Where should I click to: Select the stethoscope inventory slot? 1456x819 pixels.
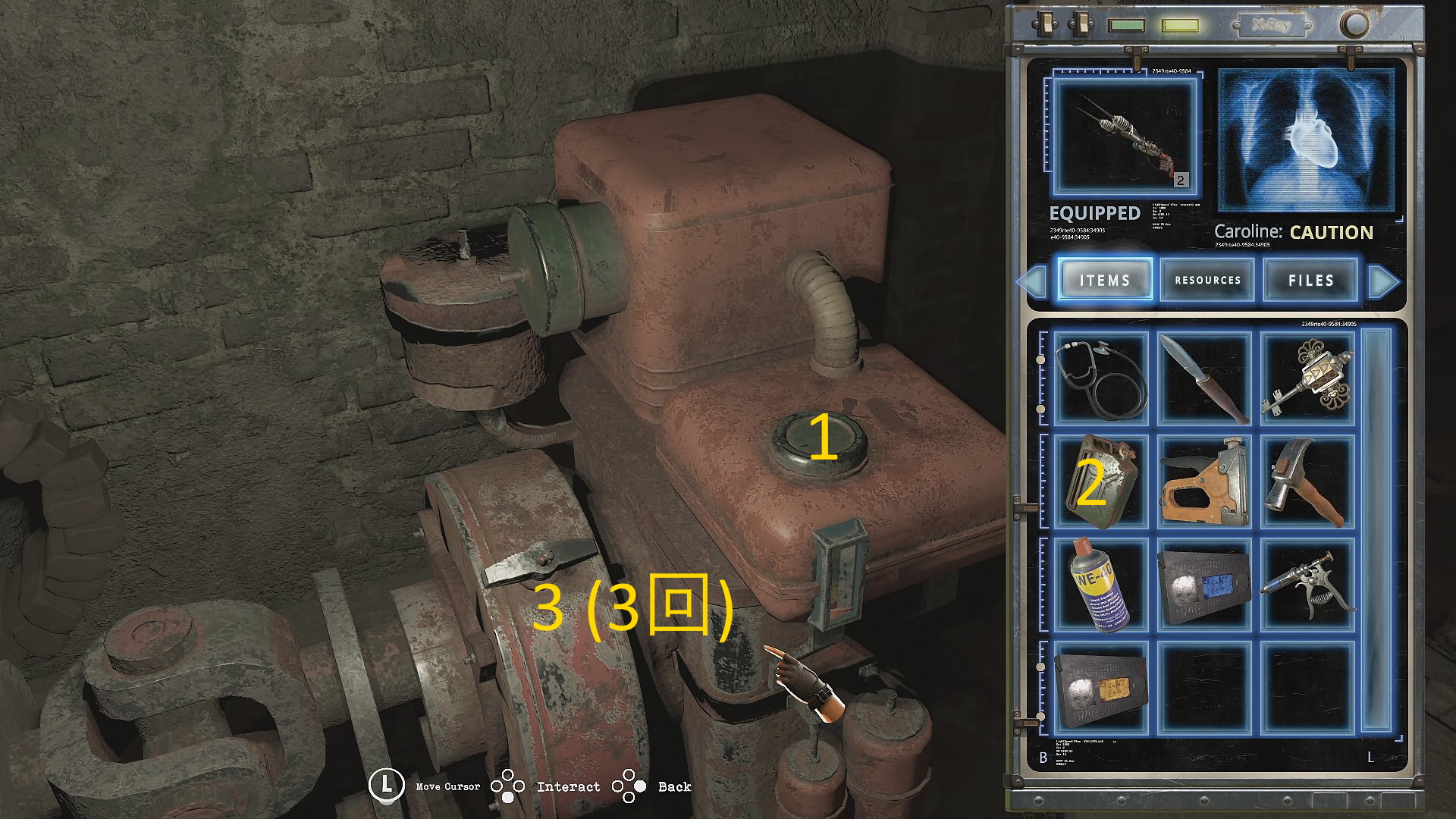coord(1101,378)
